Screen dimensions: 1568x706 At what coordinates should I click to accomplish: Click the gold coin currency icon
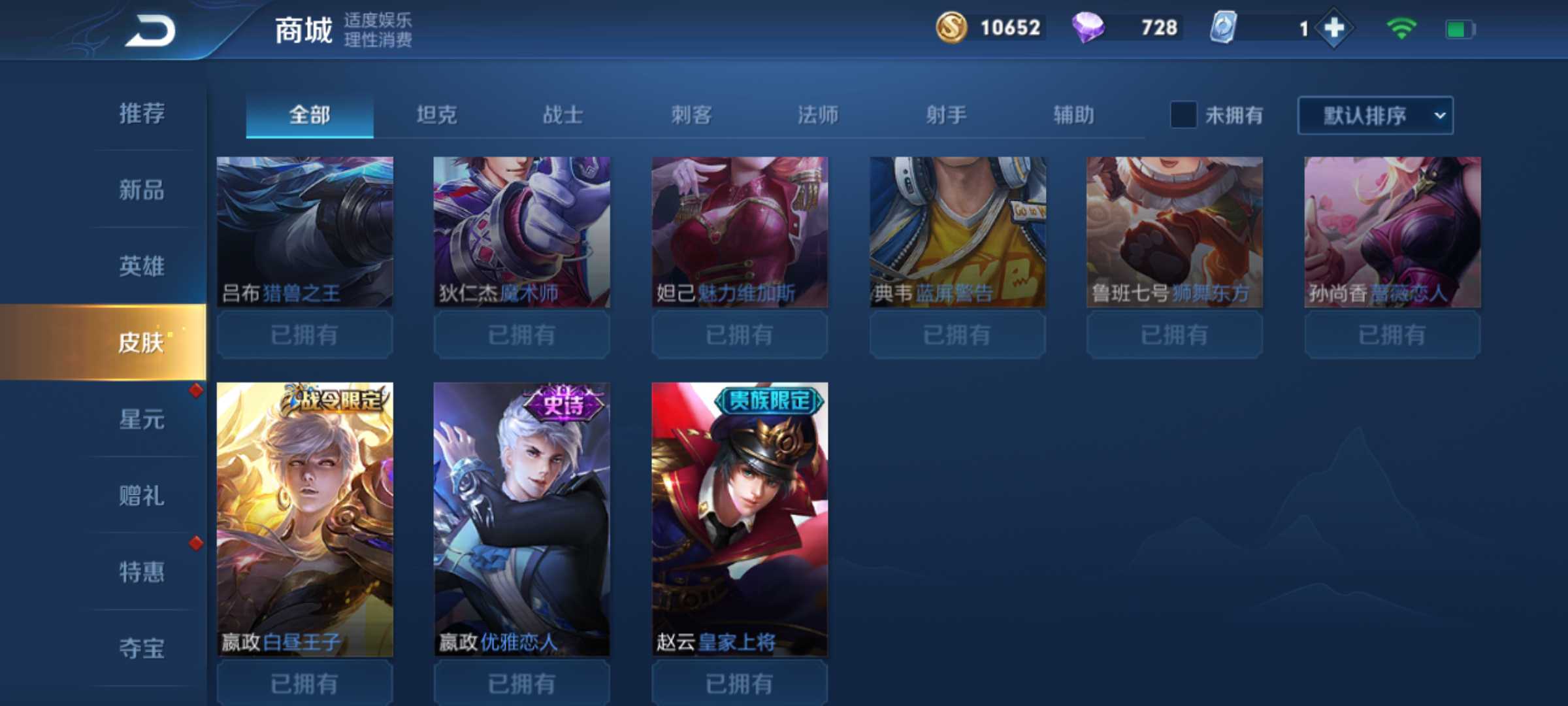952,28
